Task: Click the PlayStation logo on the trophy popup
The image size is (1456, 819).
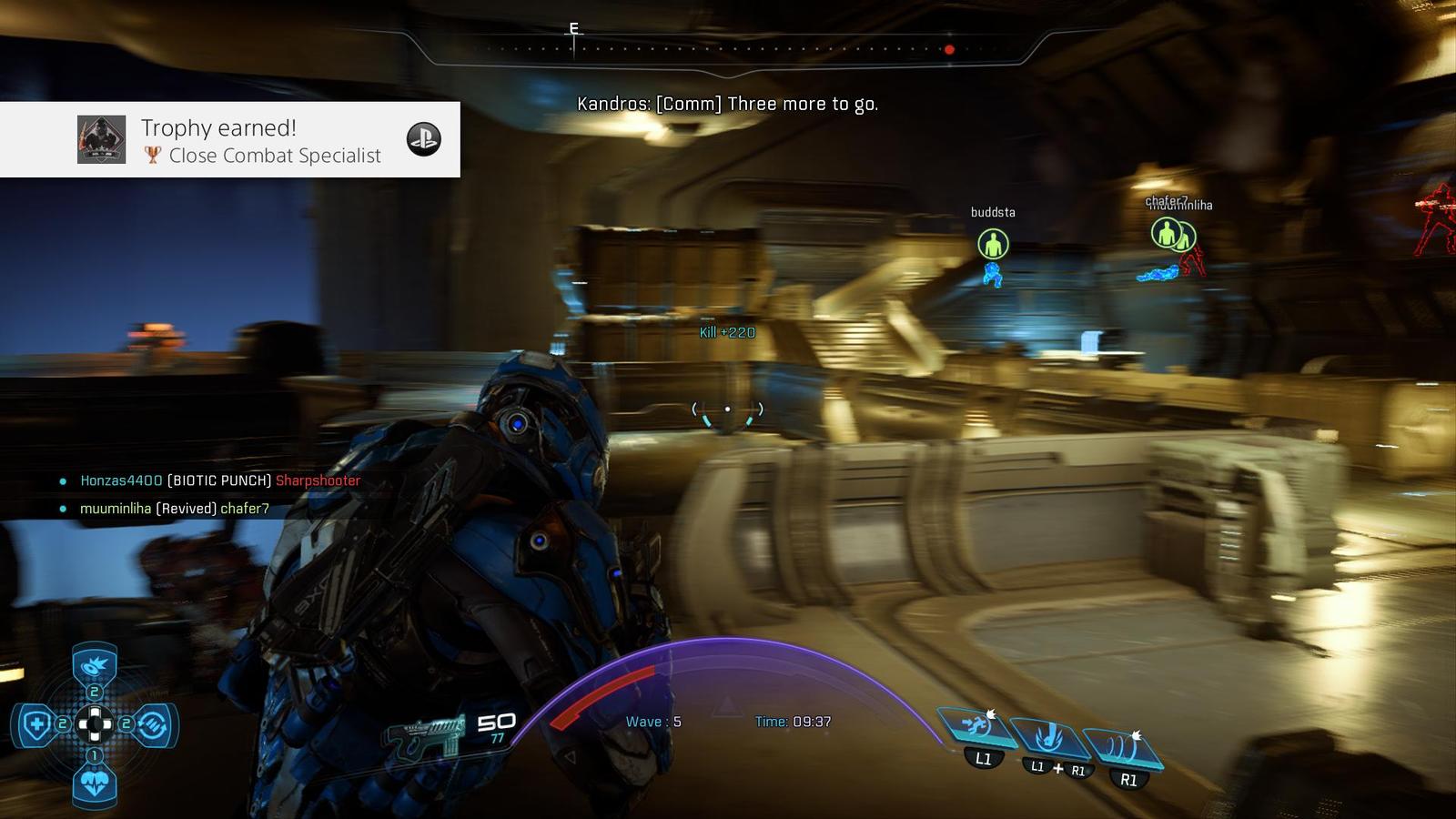Action: point(423,139)
